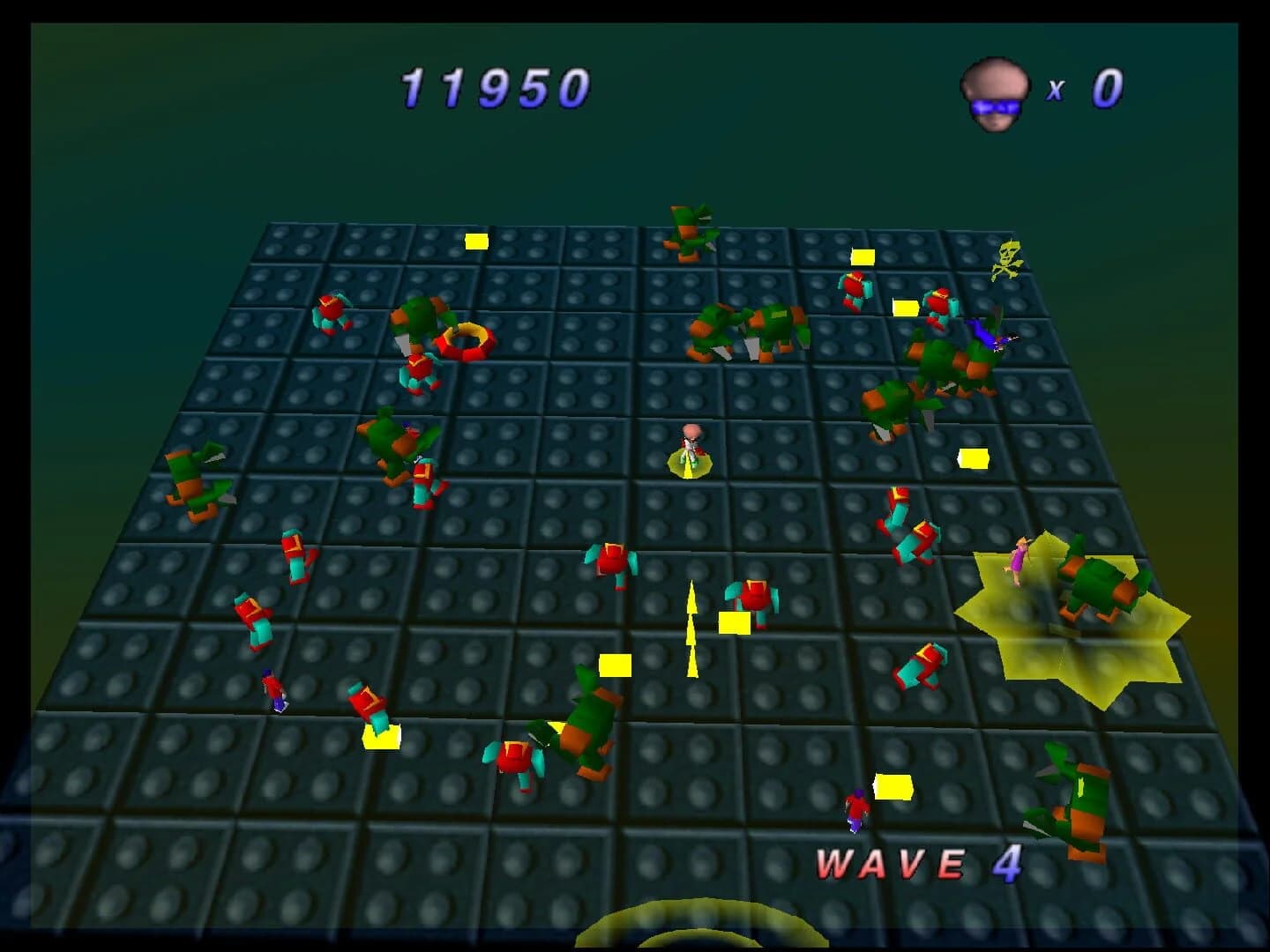Click the upward arrow marker mid-grid

click(x=691, y=630)
